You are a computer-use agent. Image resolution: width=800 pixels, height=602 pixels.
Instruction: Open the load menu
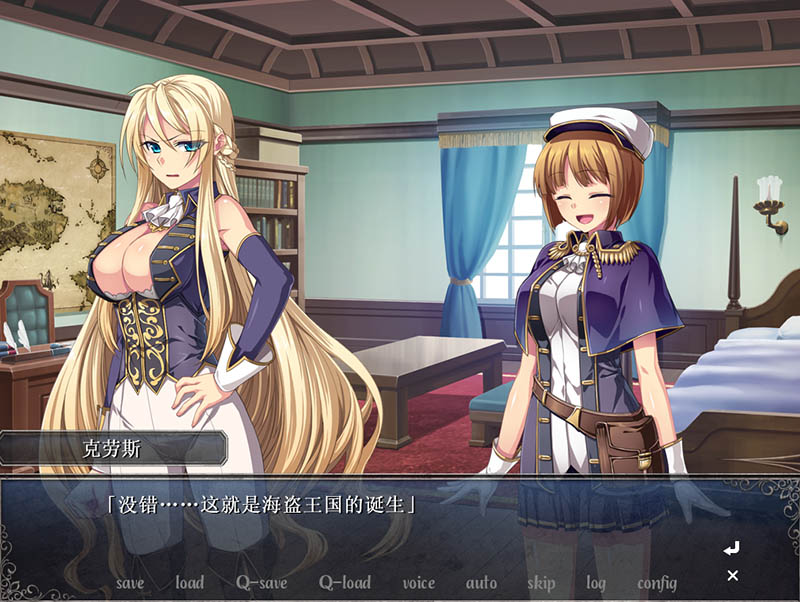click(x=189, y=583)
